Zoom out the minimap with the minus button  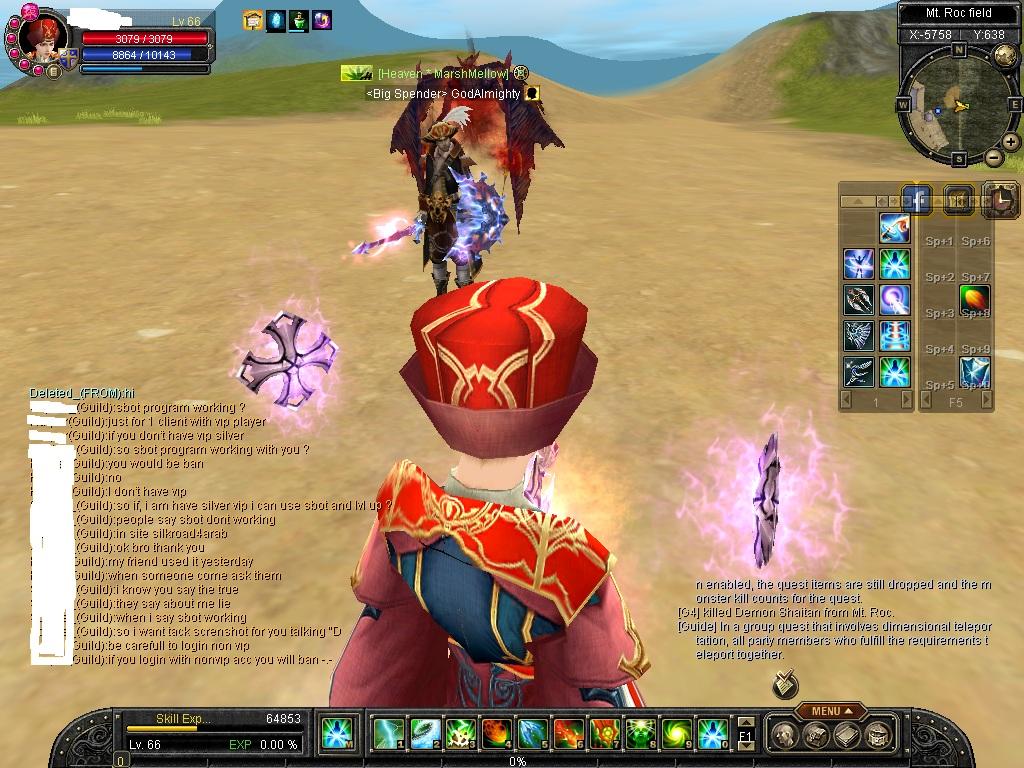[x=993, y=157]
